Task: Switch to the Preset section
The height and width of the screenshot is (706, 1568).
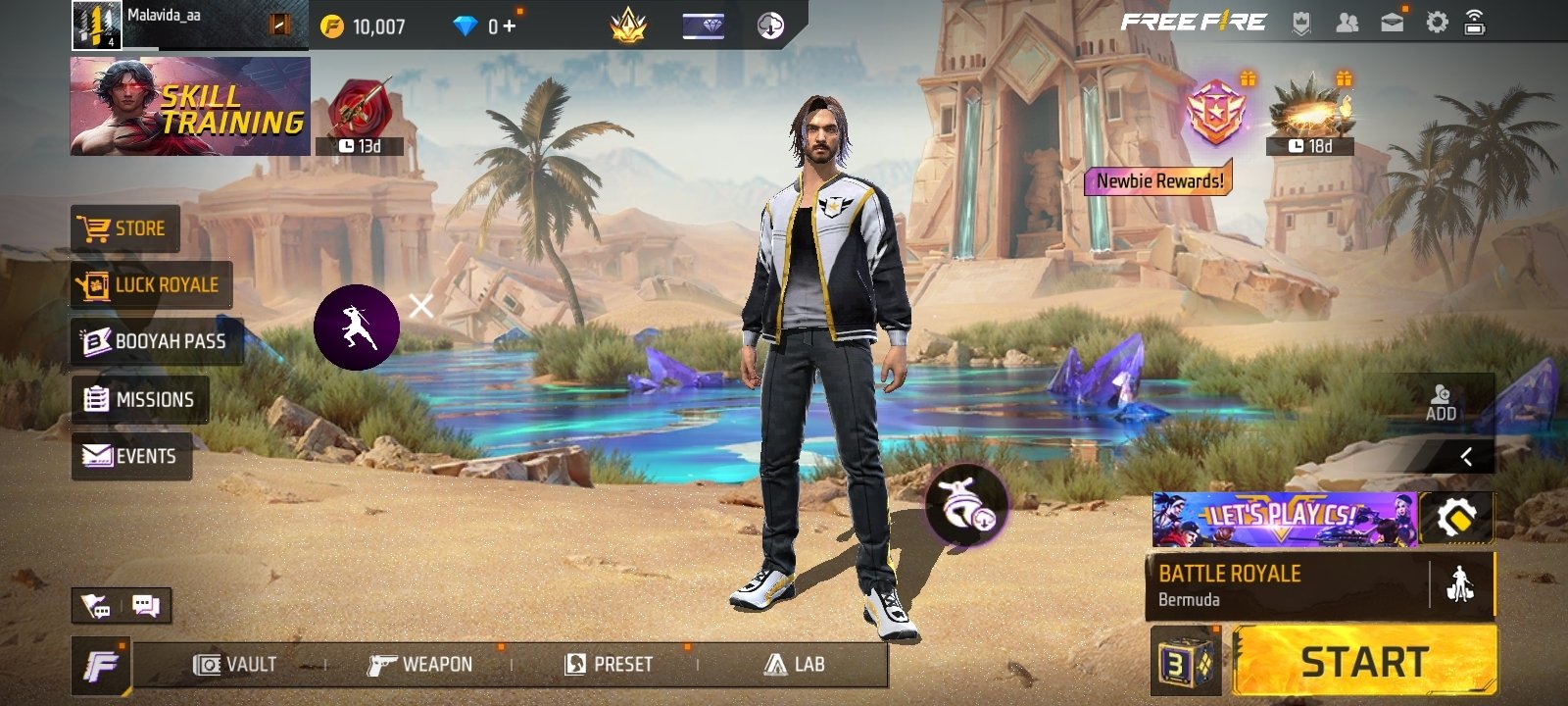Action: 609,665
